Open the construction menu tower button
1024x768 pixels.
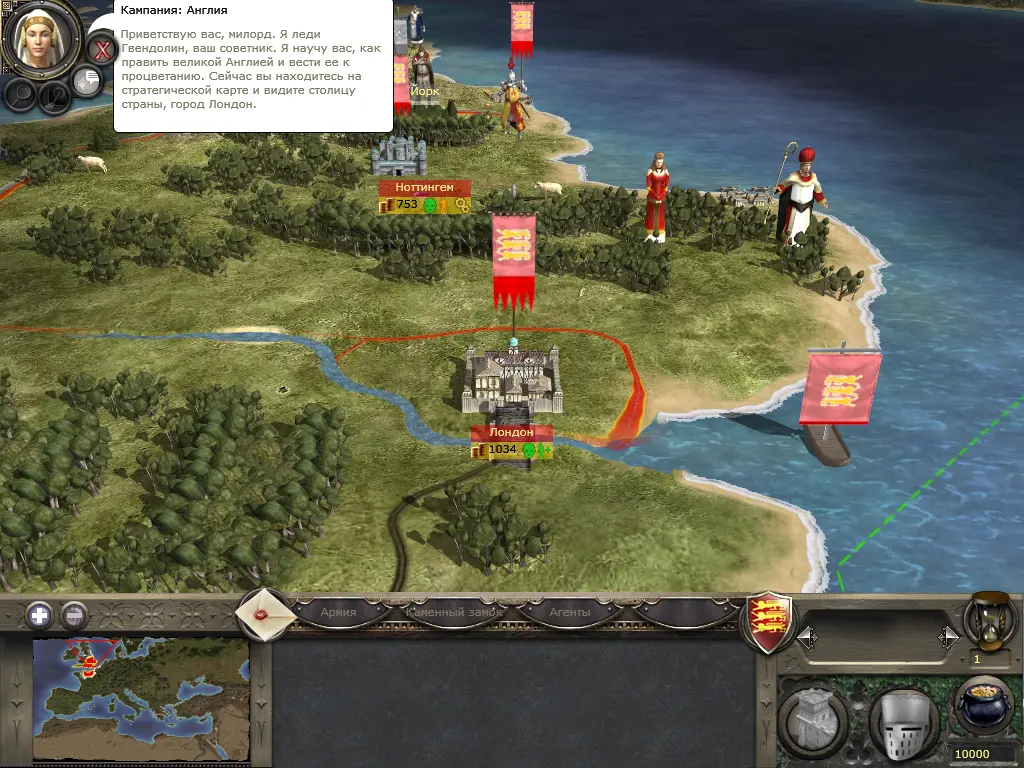[x=814, y=719]
